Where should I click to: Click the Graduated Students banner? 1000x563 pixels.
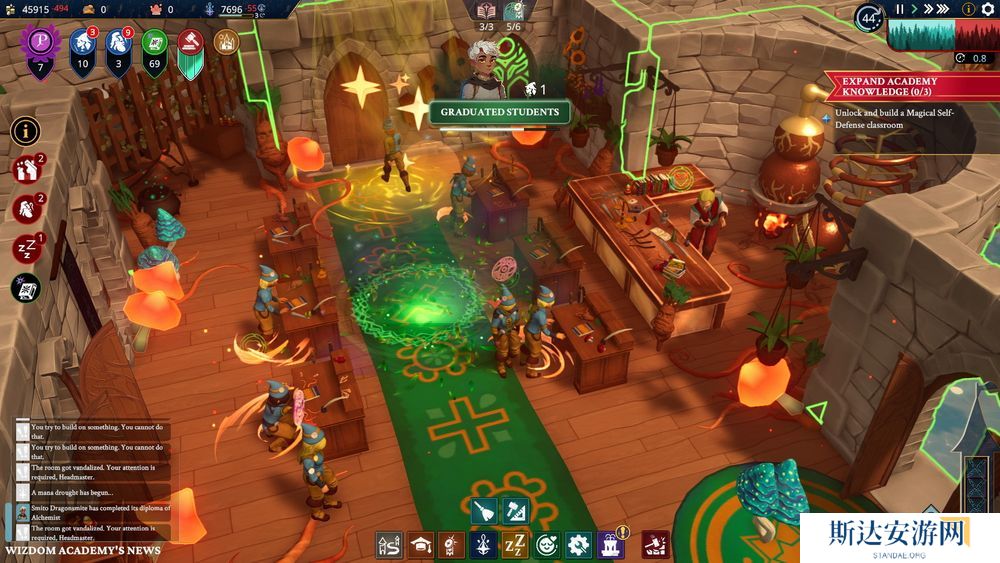(499, 112)
